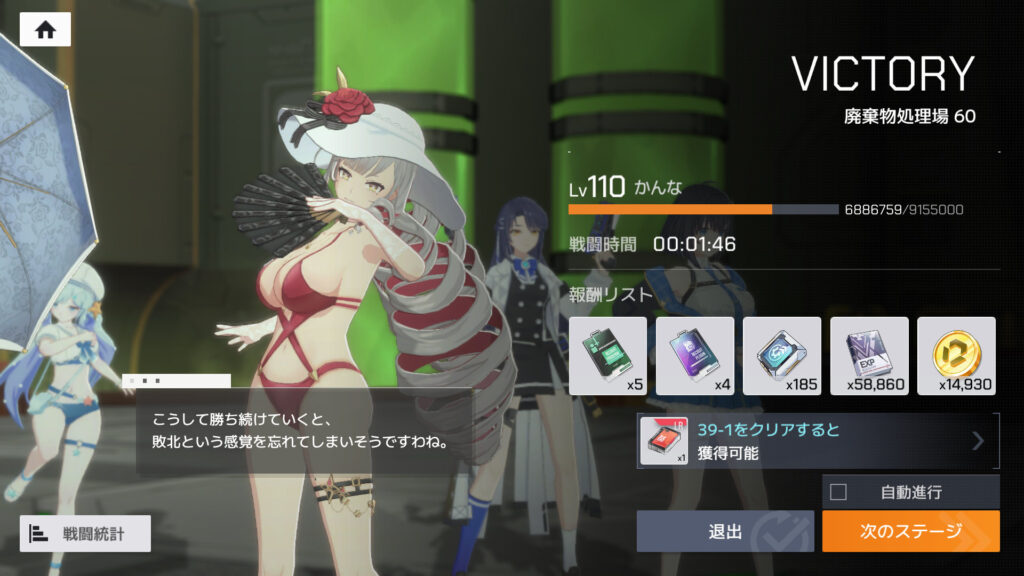Open the 39-1 clear reward banner
The height and width of the screenshot is (576, 1024).
pos(818,441)
